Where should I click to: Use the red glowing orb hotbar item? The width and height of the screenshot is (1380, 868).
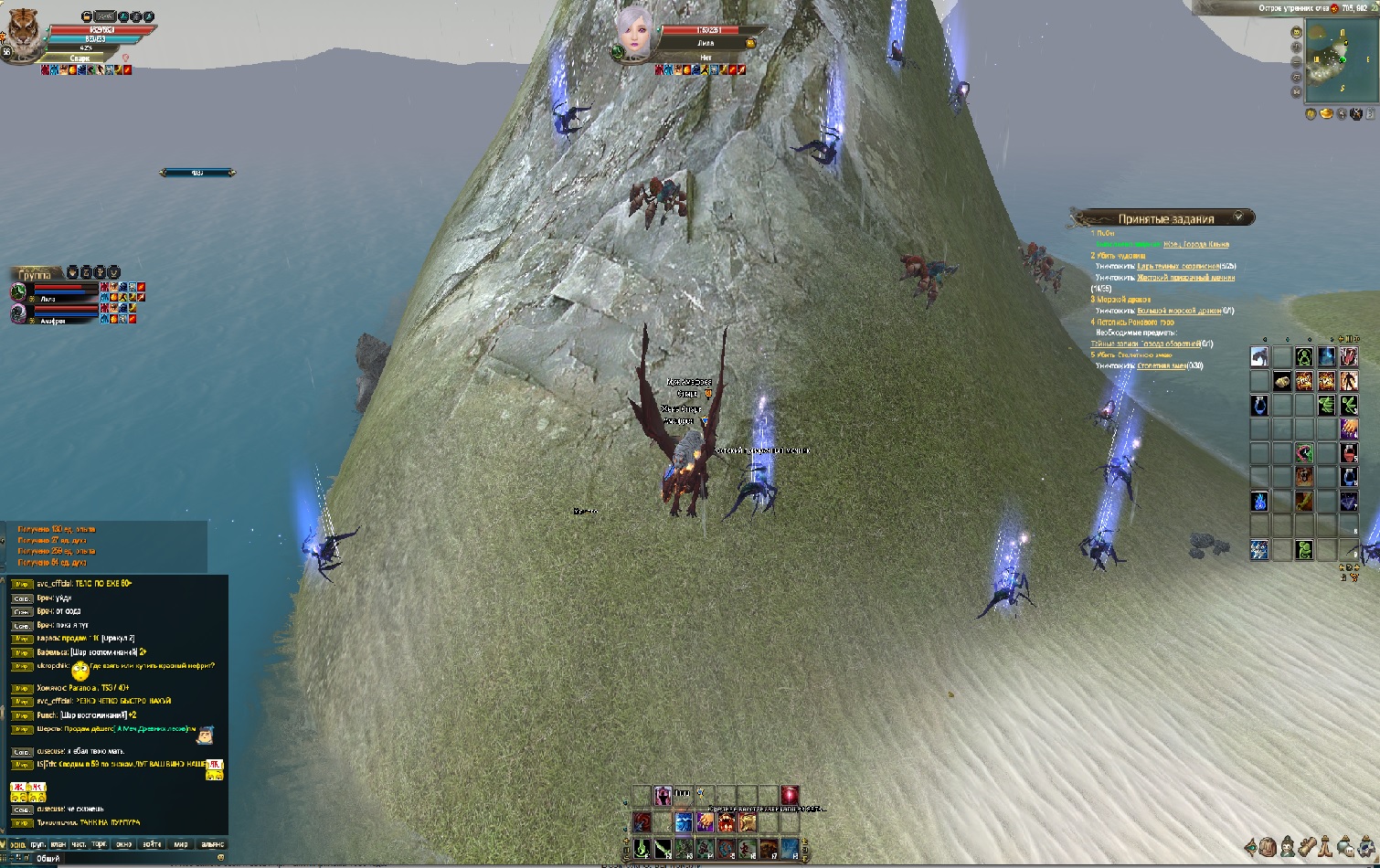point(790,795)
